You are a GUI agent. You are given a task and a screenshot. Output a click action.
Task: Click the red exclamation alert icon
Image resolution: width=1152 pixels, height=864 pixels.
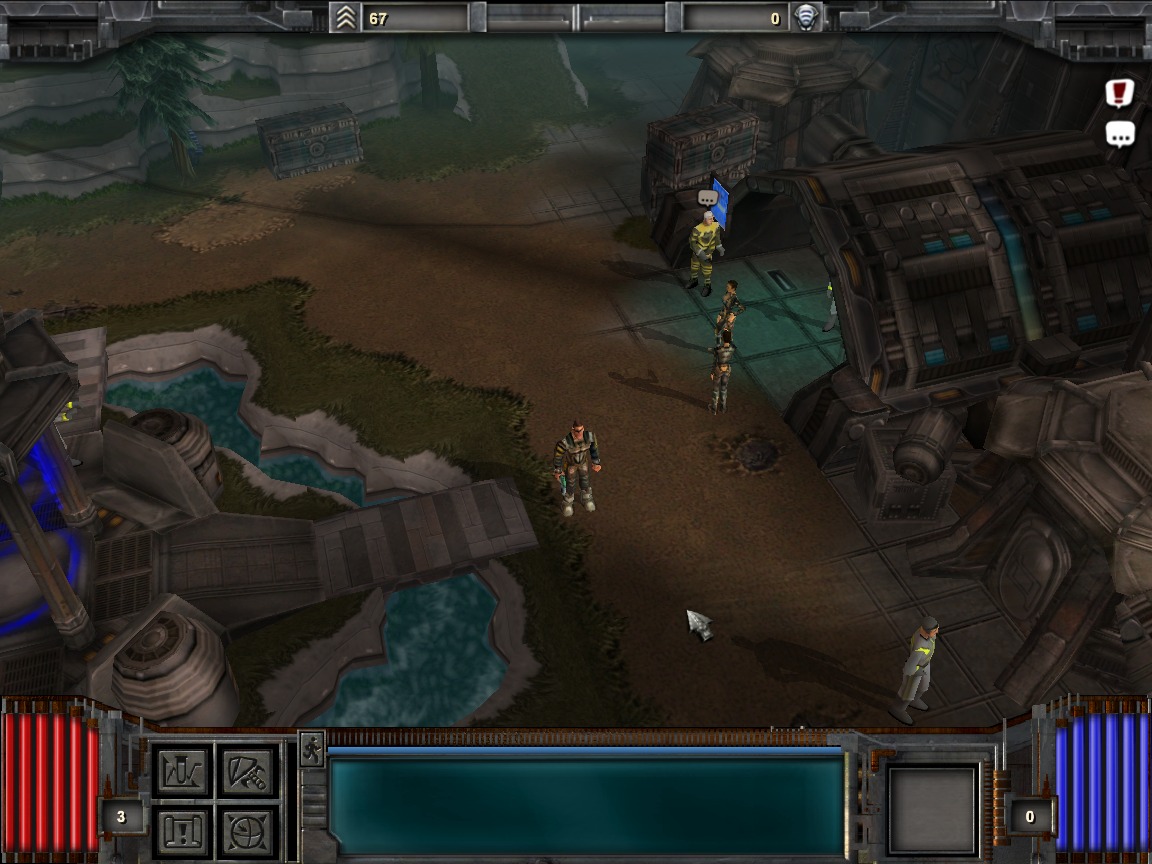[x=1119, y=93]
